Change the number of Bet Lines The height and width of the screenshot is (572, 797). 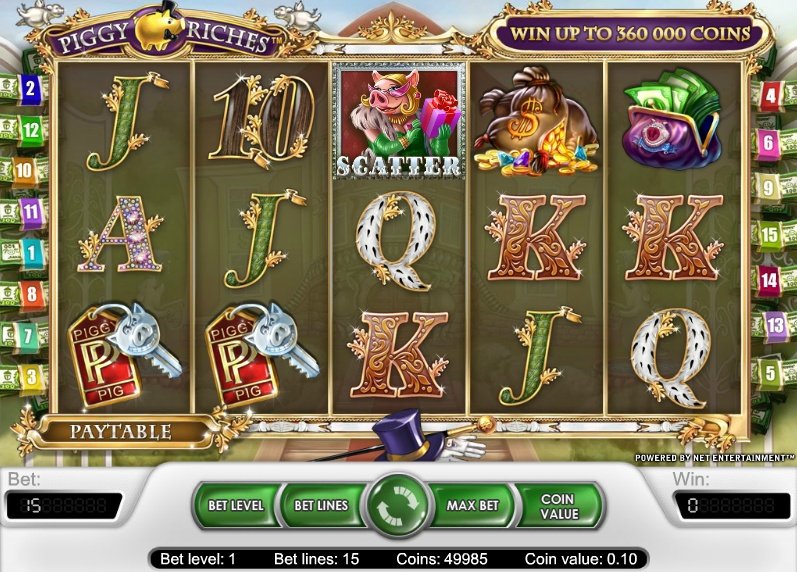(319, 506)
